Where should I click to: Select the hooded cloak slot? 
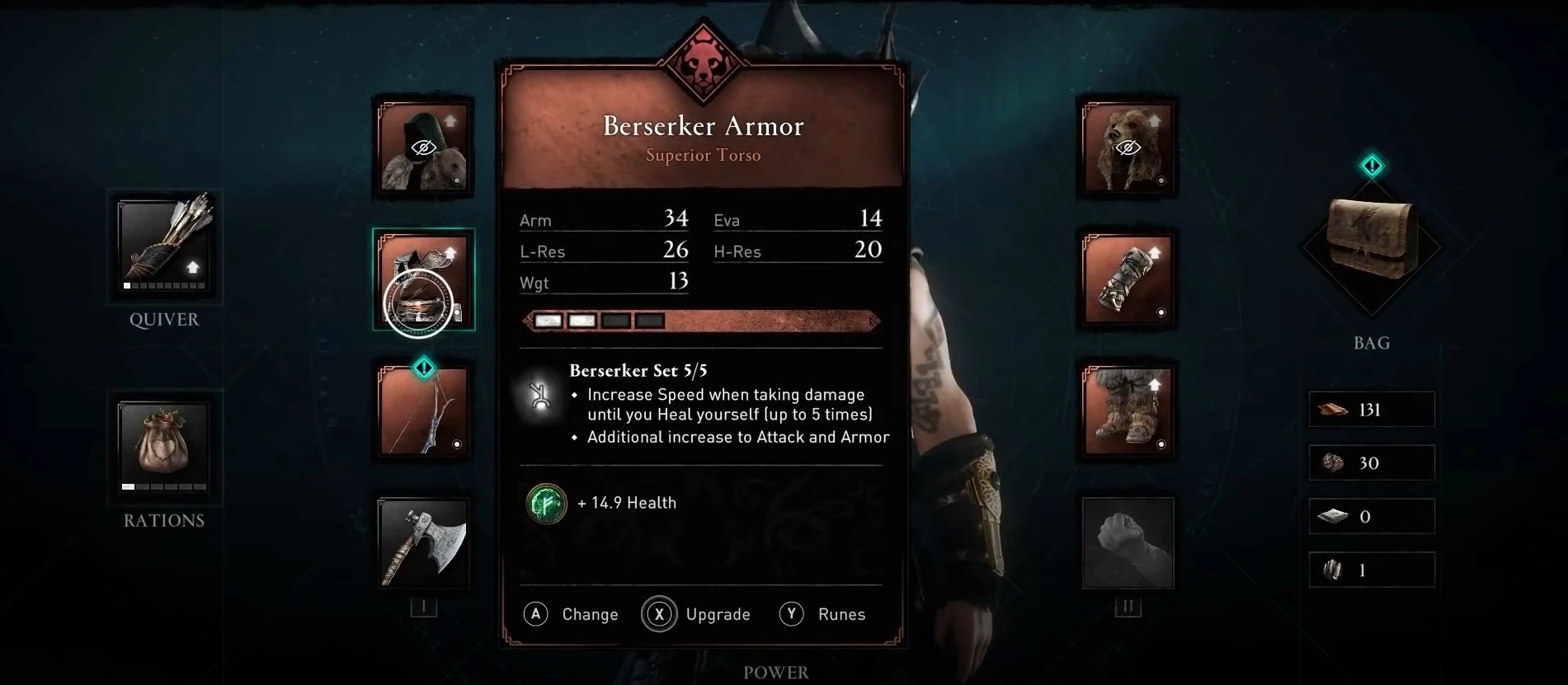coord(423,148)
